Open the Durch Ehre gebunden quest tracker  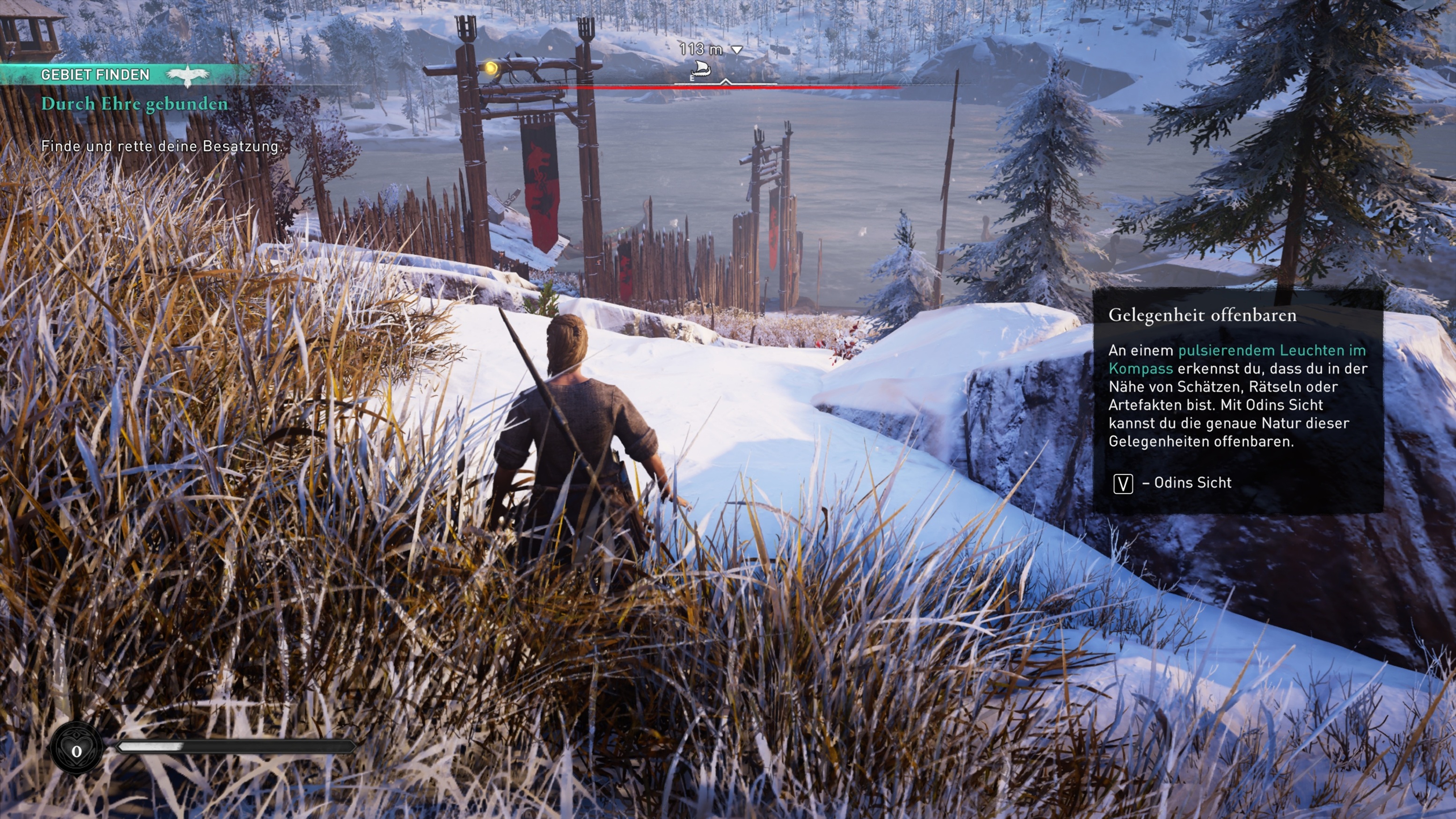[x=134, y=104]
